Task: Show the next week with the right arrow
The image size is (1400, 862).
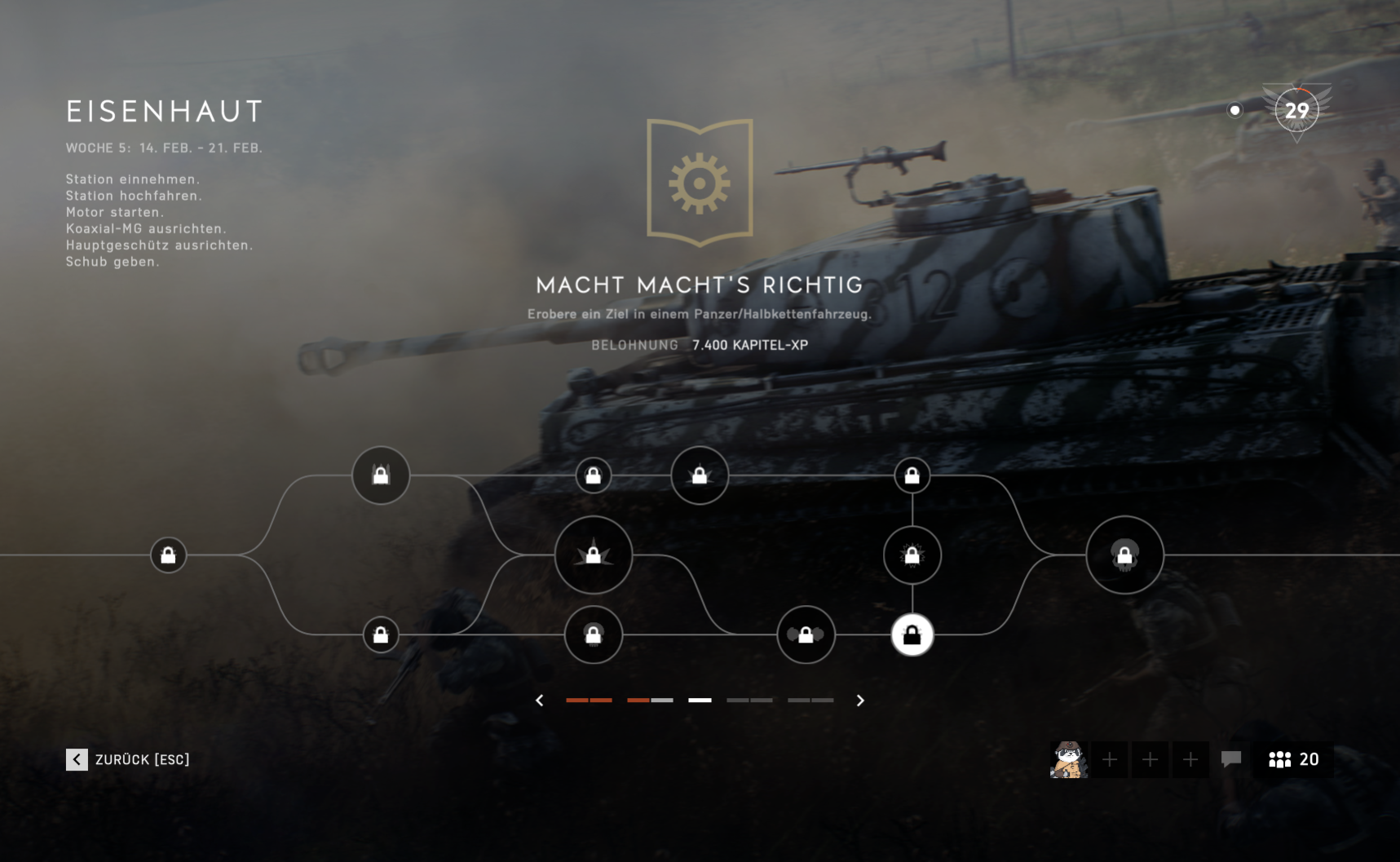Action: pos(860,701)
